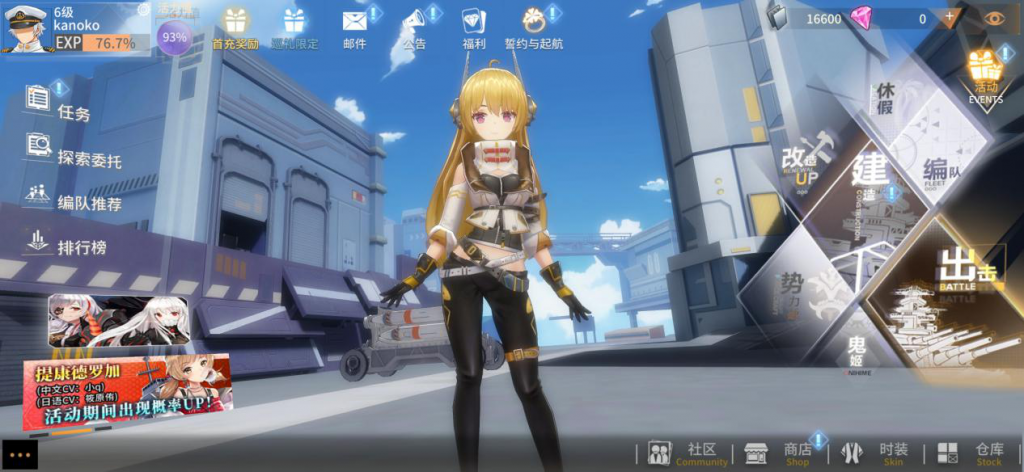Toggle the eye icon to hide the interface
The width and height of the screenshot is (1024, 472).
993,18
